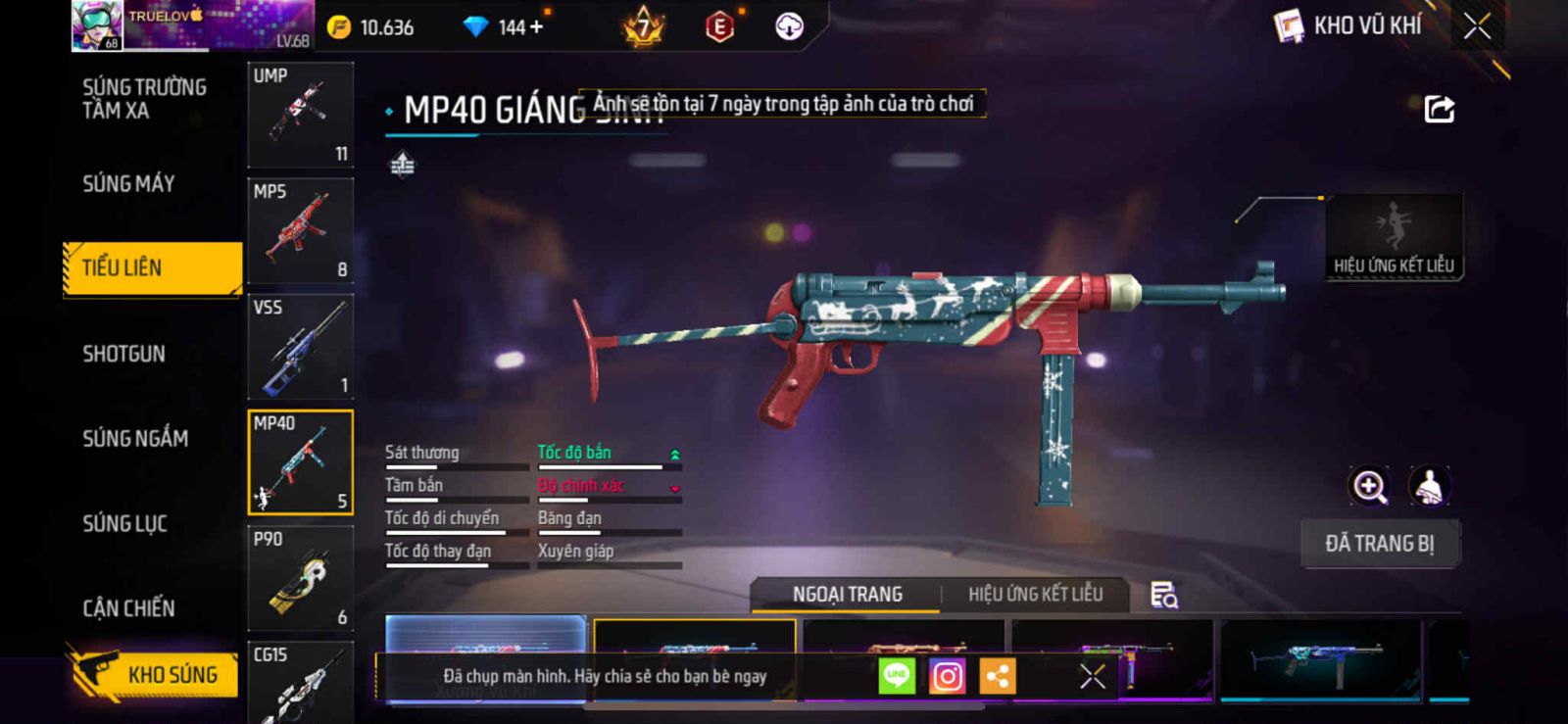This screenshot has width=1568, height=724.
Task: Choose the Súng Ngắm category
Action: 135,439
